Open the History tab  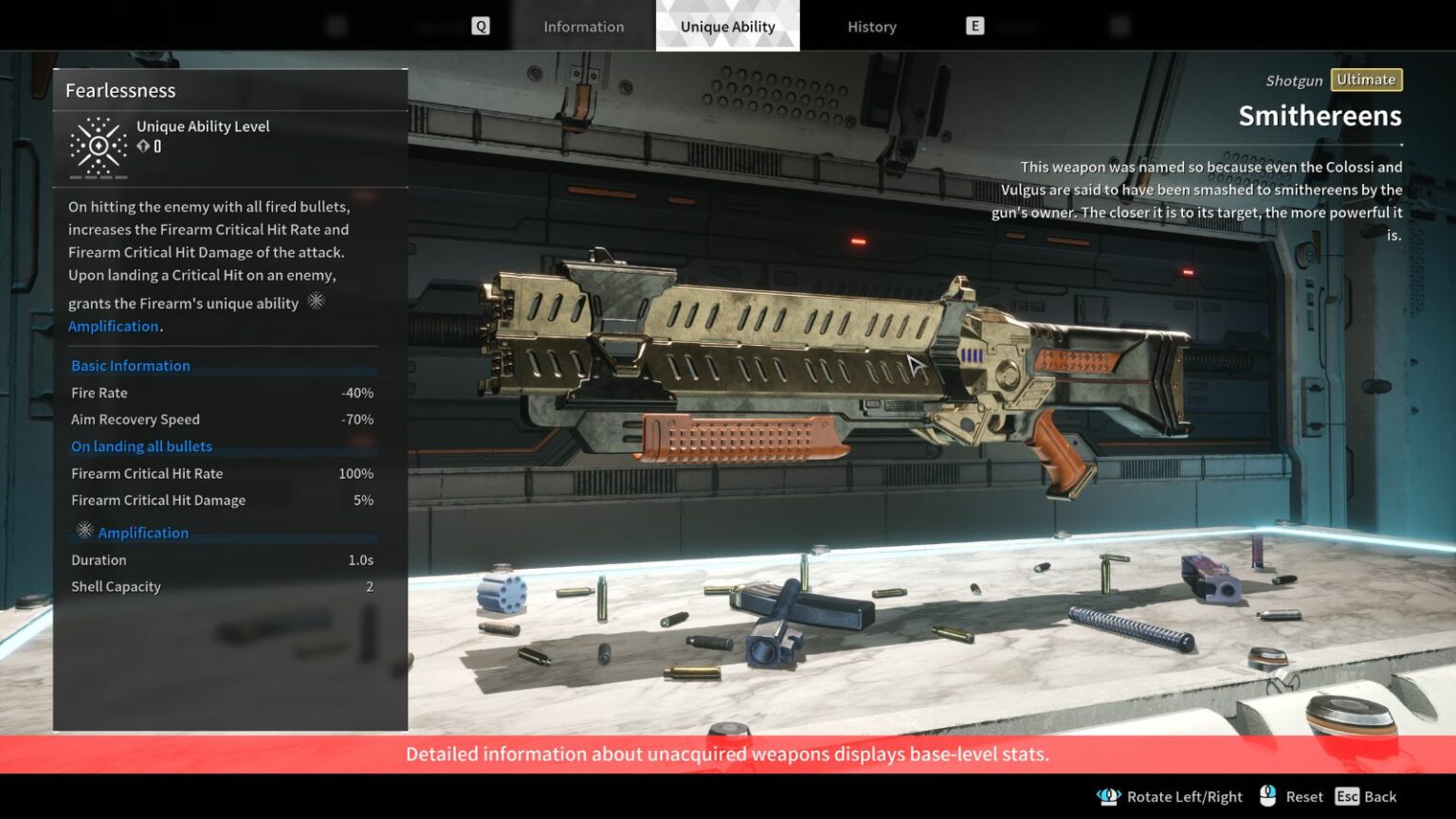[x=871, y=27]
